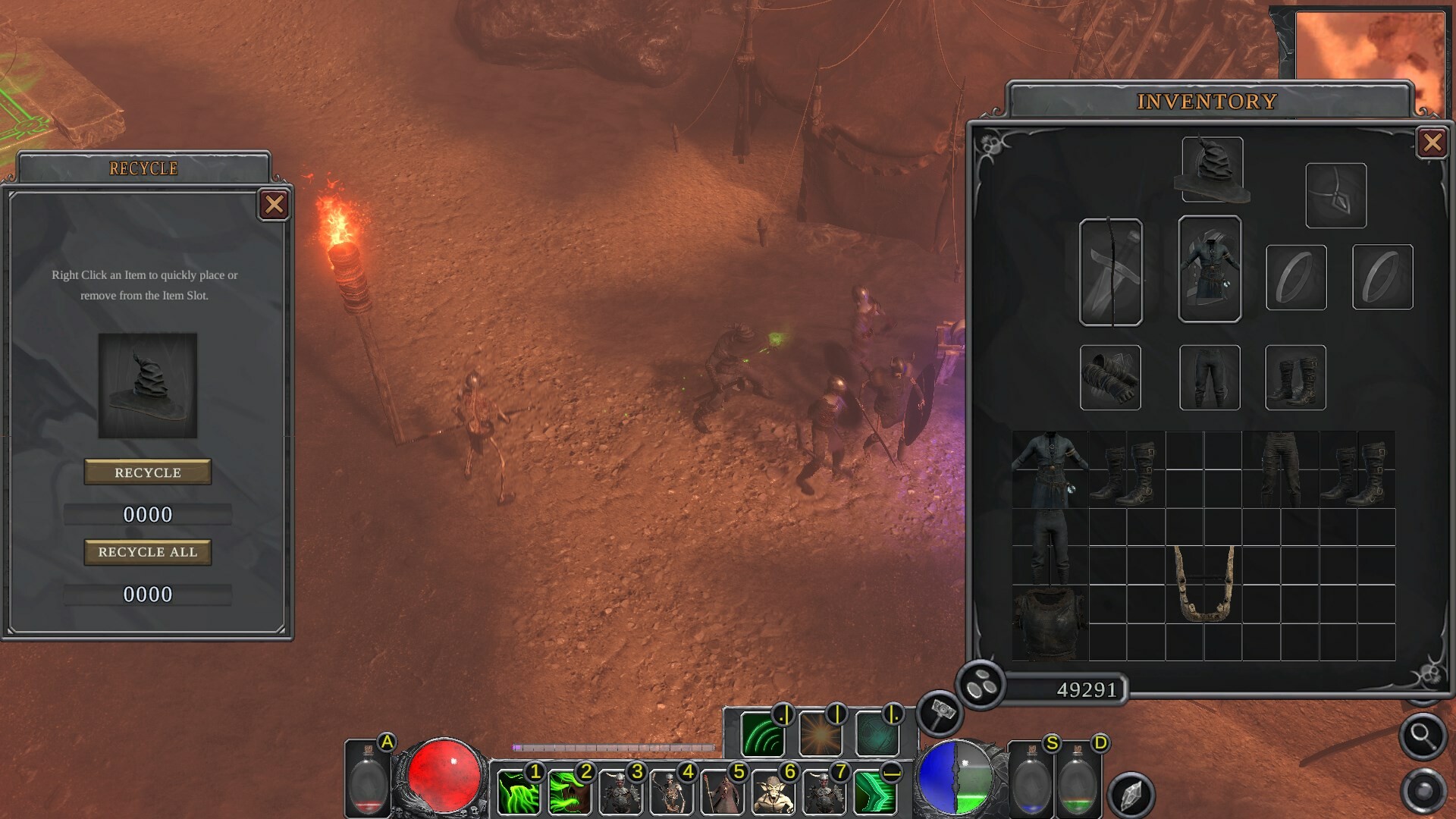
Task: Select the amulet equipment slot
Action: [1336, 193]
